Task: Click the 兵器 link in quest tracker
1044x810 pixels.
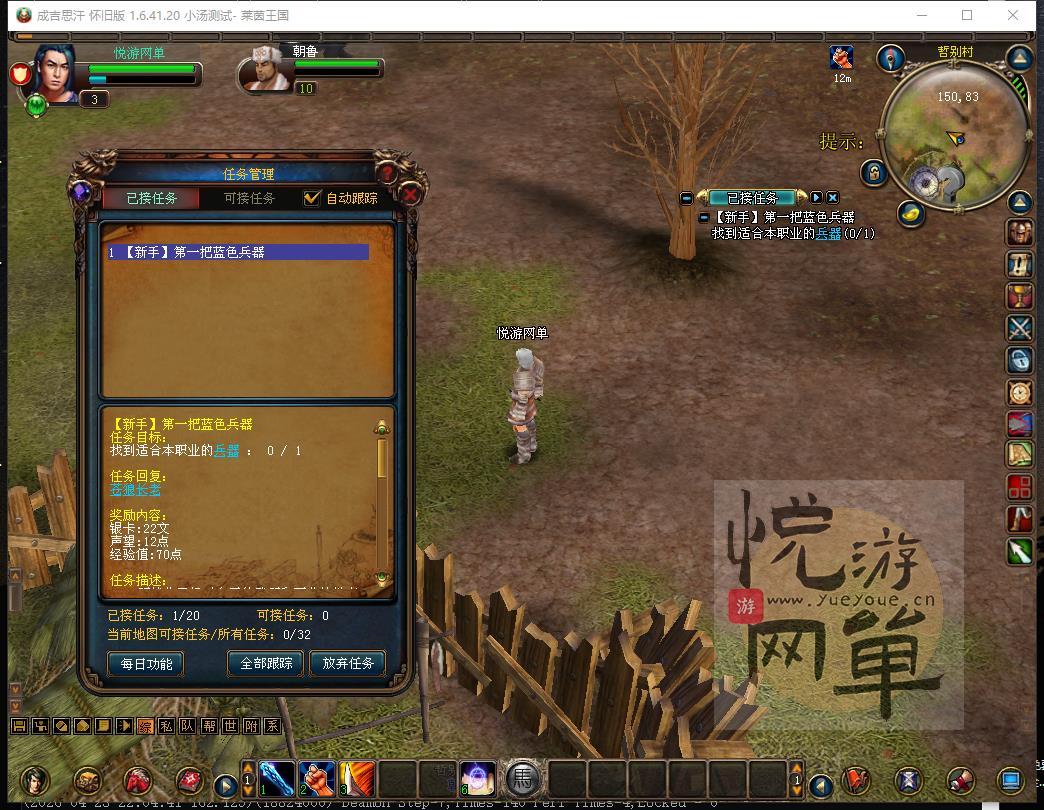Action: click(x=828, y=233)
